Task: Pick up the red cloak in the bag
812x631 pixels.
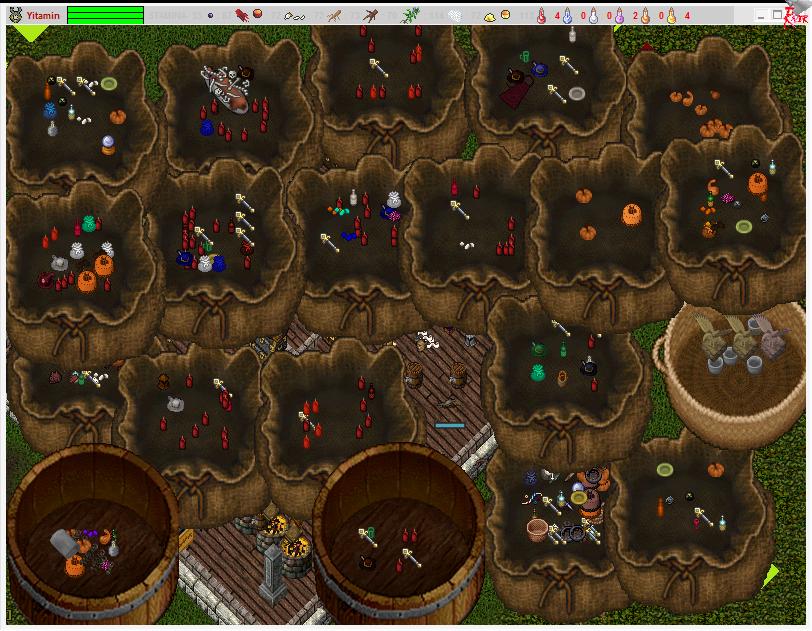Action: [517, 92]
